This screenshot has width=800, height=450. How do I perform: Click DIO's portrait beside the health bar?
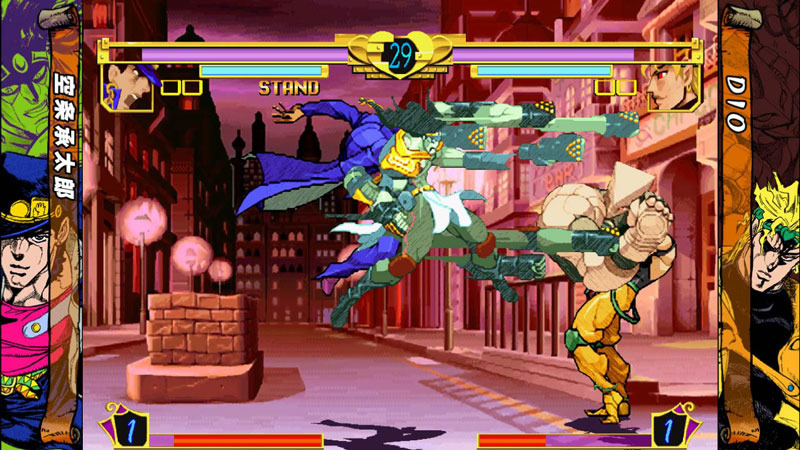671,87
